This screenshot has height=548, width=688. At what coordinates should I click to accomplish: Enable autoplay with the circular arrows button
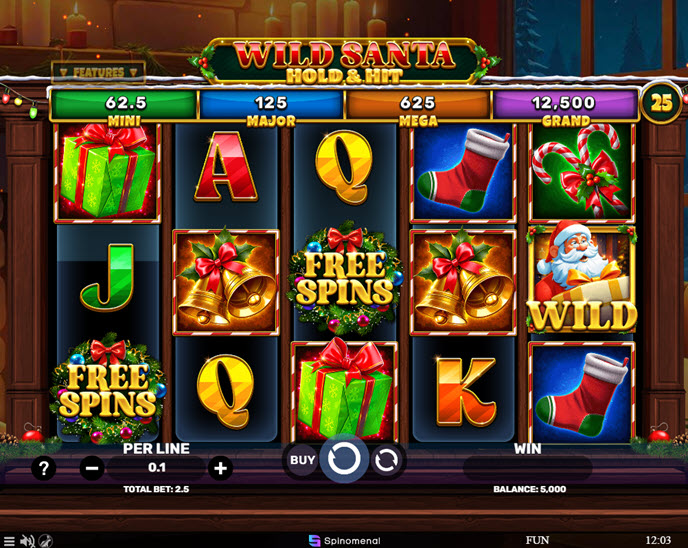(x=386, y=460)
